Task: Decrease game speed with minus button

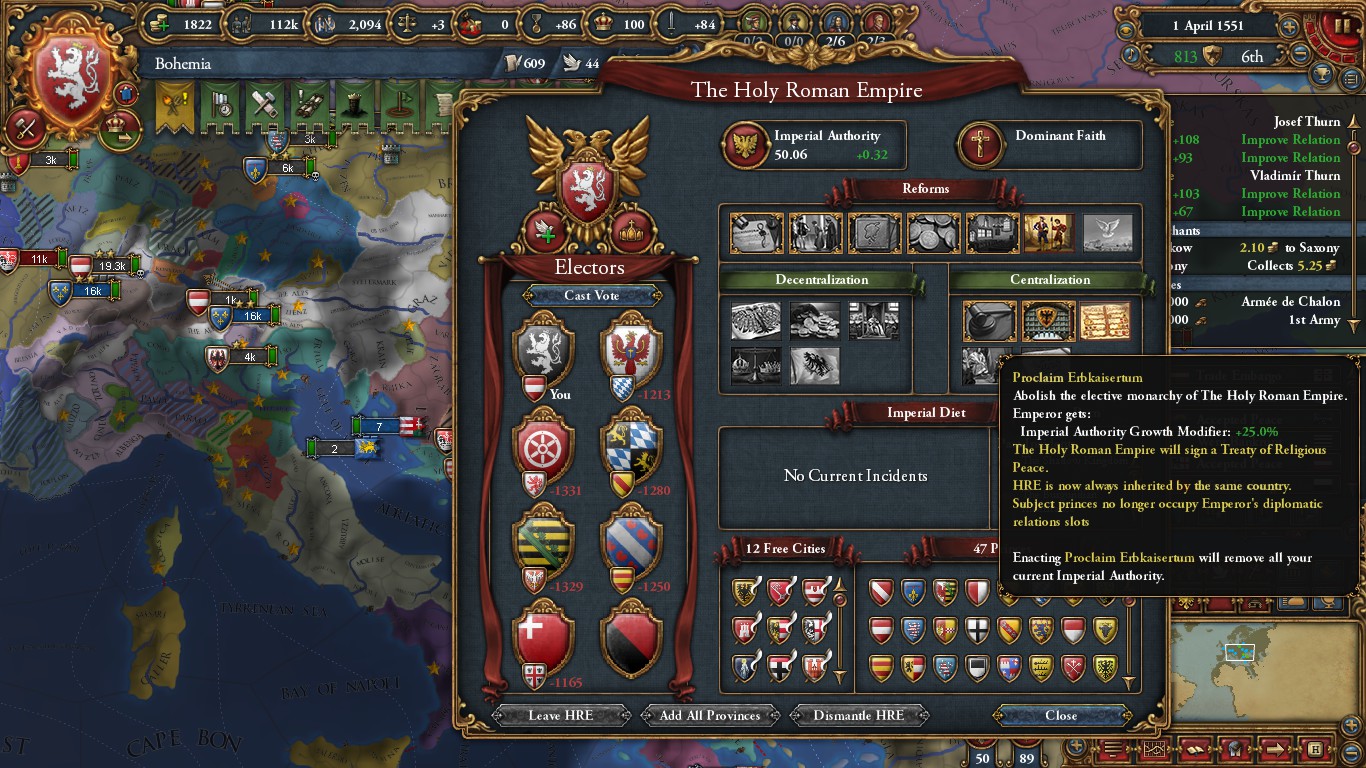Action: 1301,55
